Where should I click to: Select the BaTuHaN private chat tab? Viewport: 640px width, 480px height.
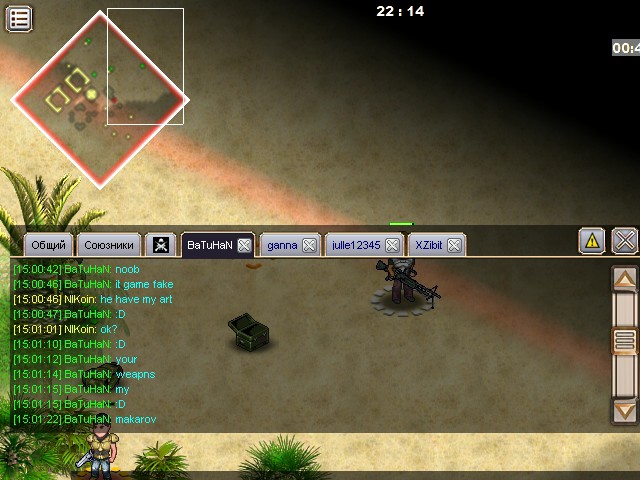coord(209,245)
